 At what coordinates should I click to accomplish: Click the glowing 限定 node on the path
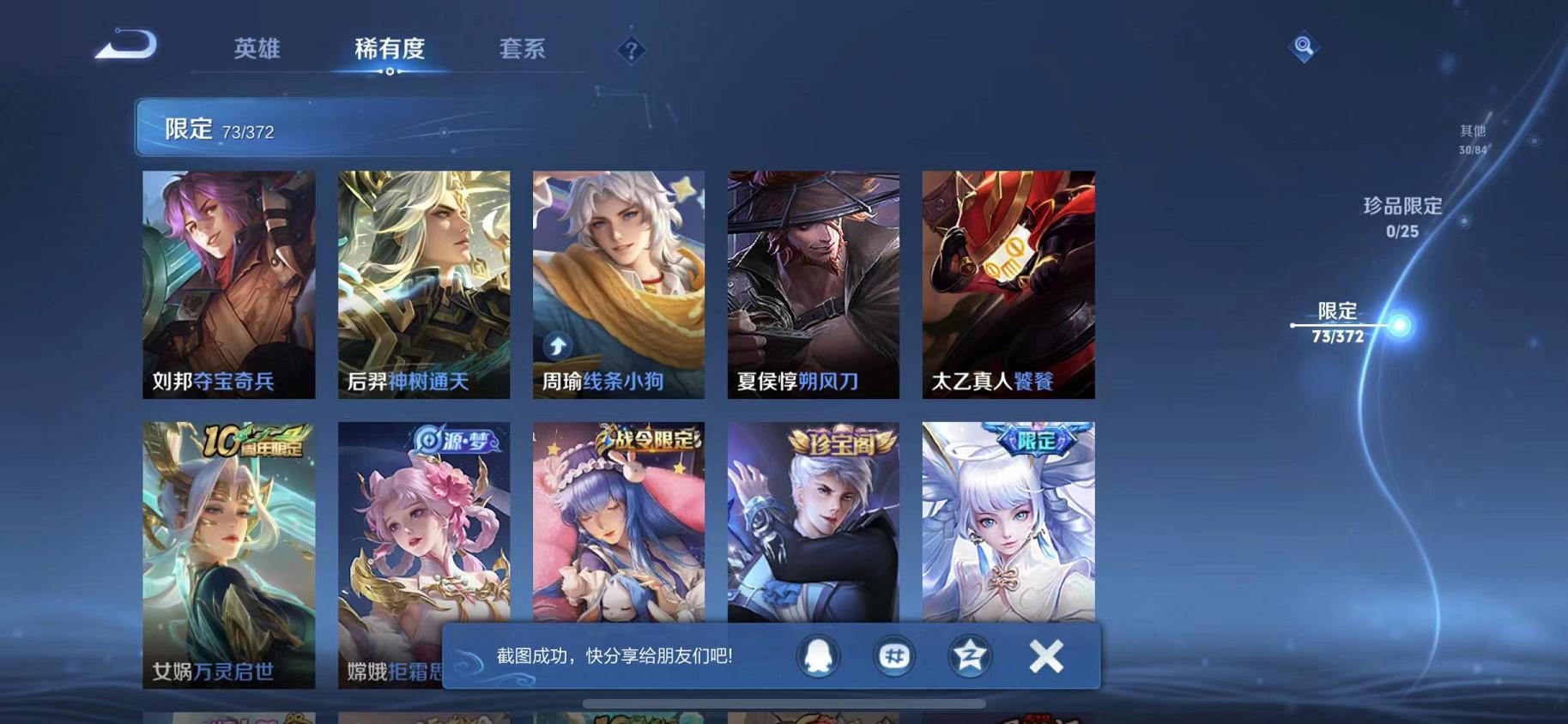coord(1399,324)
